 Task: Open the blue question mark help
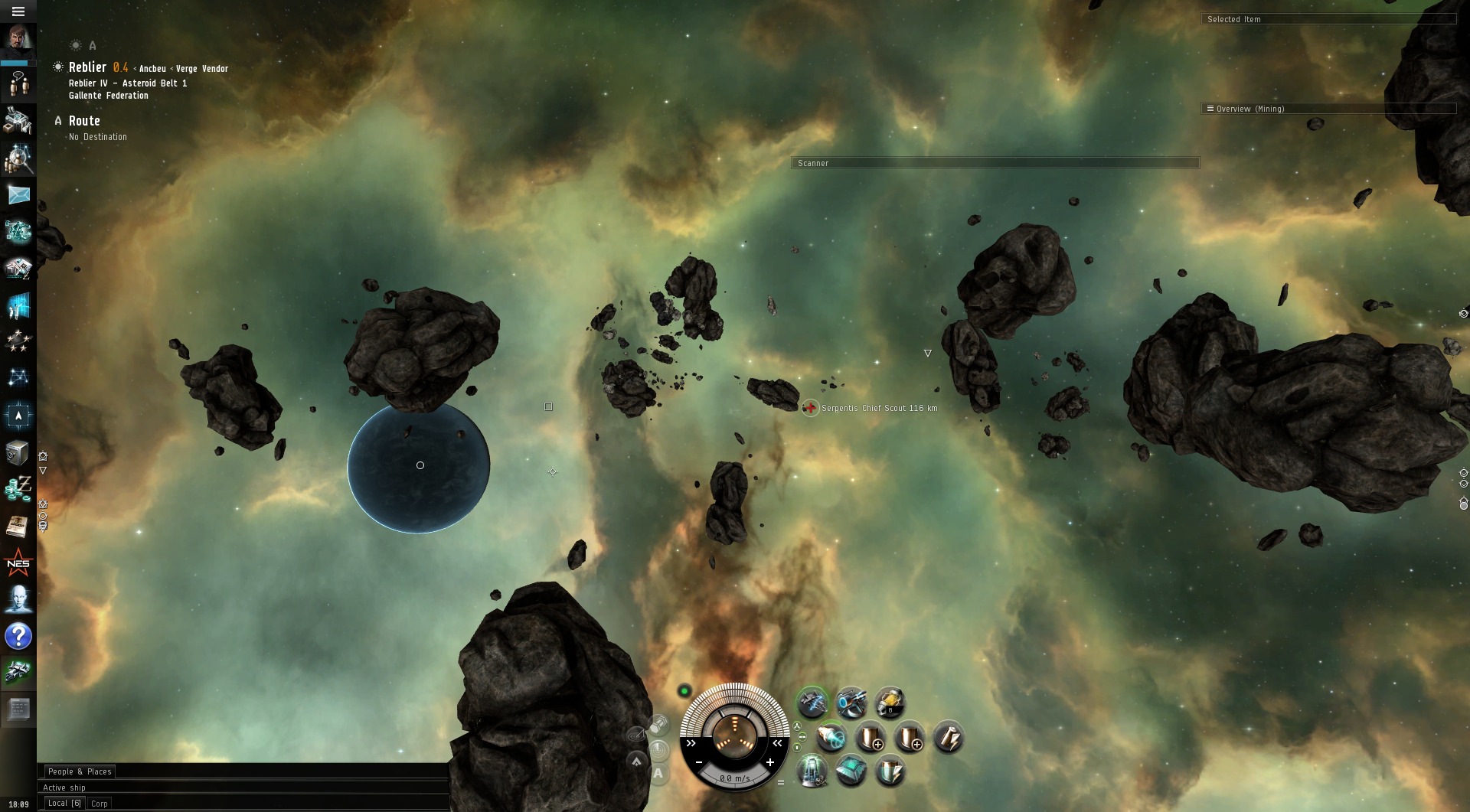[x=18, y=636]
